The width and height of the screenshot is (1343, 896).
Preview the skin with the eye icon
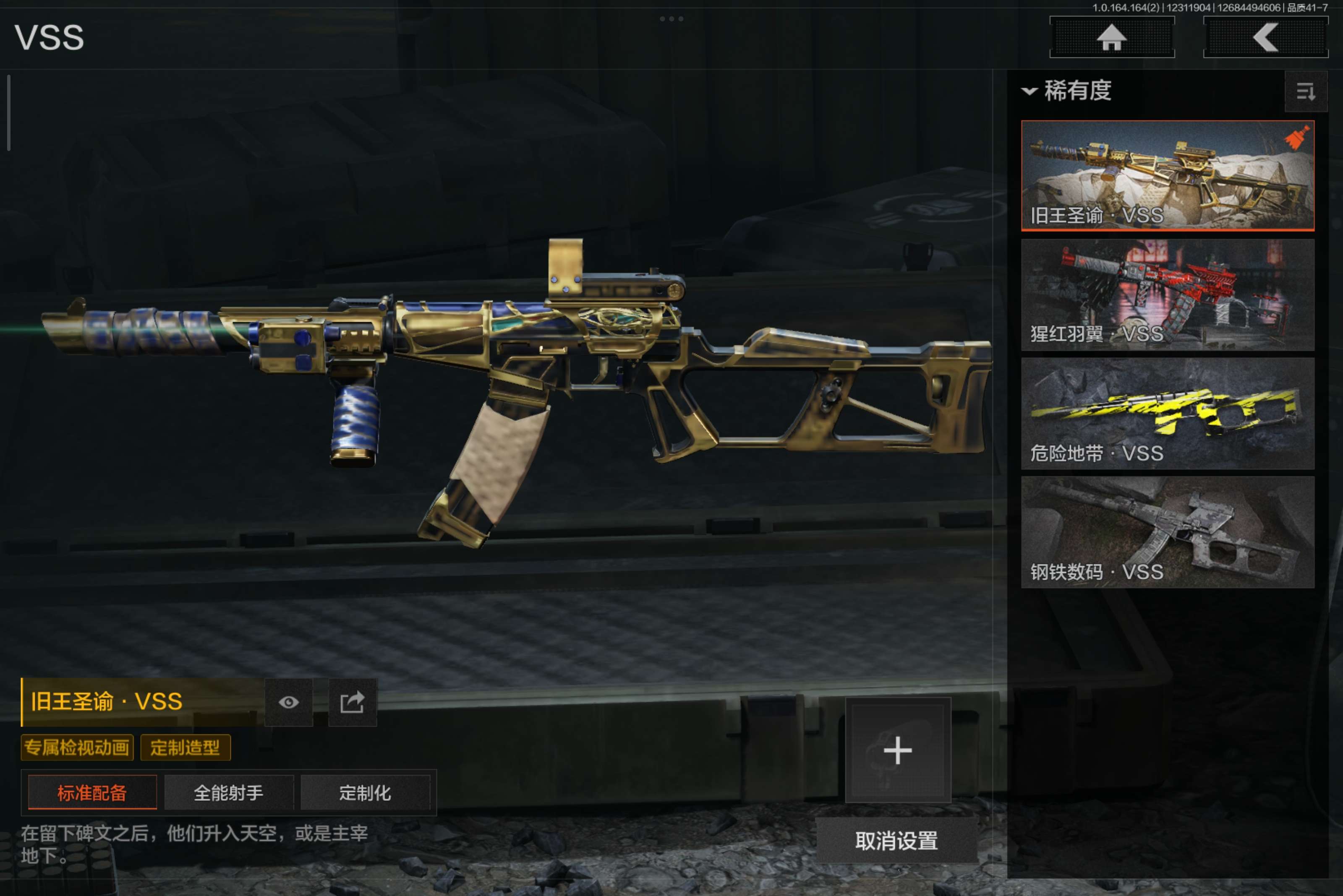tap(289, 702)
